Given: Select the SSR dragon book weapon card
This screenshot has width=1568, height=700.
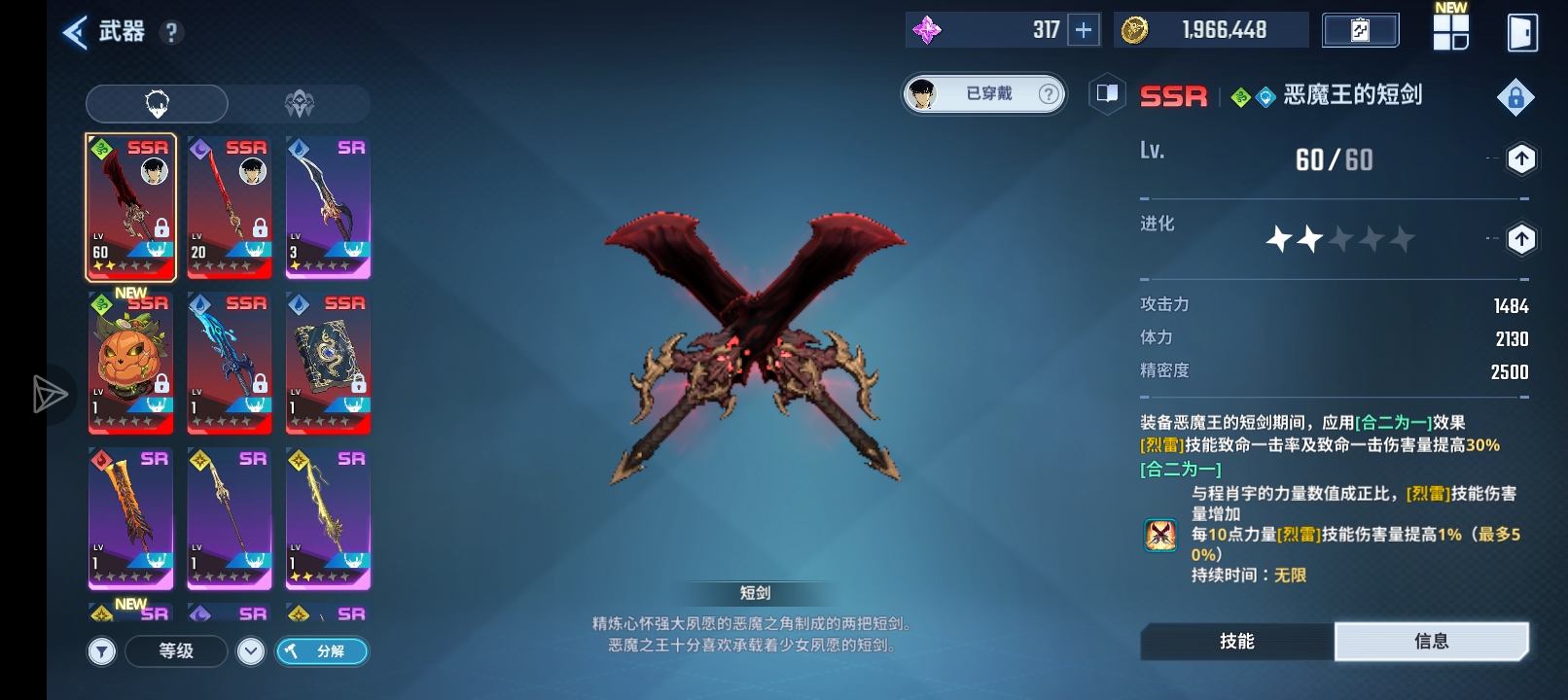Looking at the screenshot, I should point(329,362).
